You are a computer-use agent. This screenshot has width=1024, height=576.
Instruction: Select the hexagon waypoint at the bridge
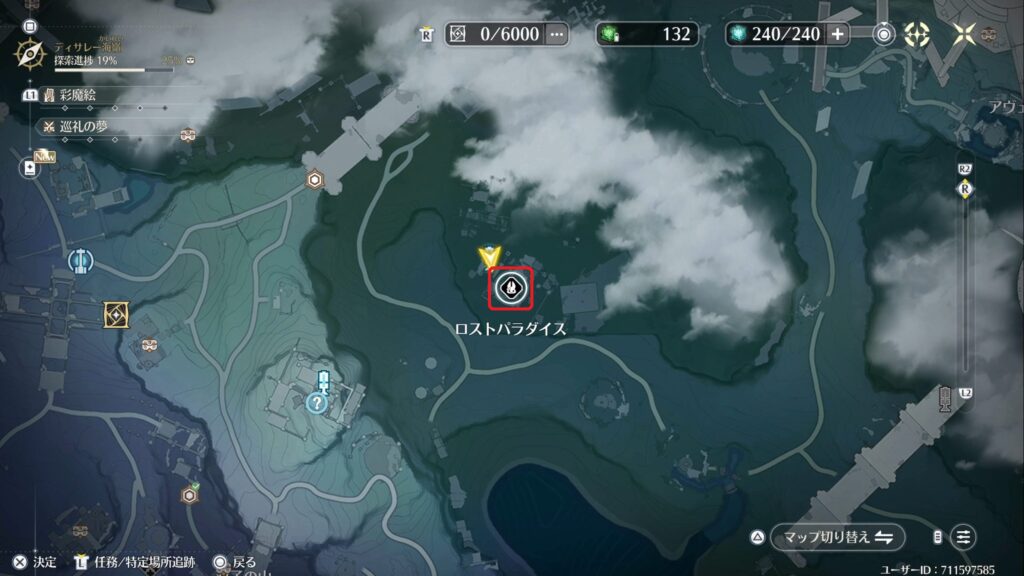(x=315, y=180)
